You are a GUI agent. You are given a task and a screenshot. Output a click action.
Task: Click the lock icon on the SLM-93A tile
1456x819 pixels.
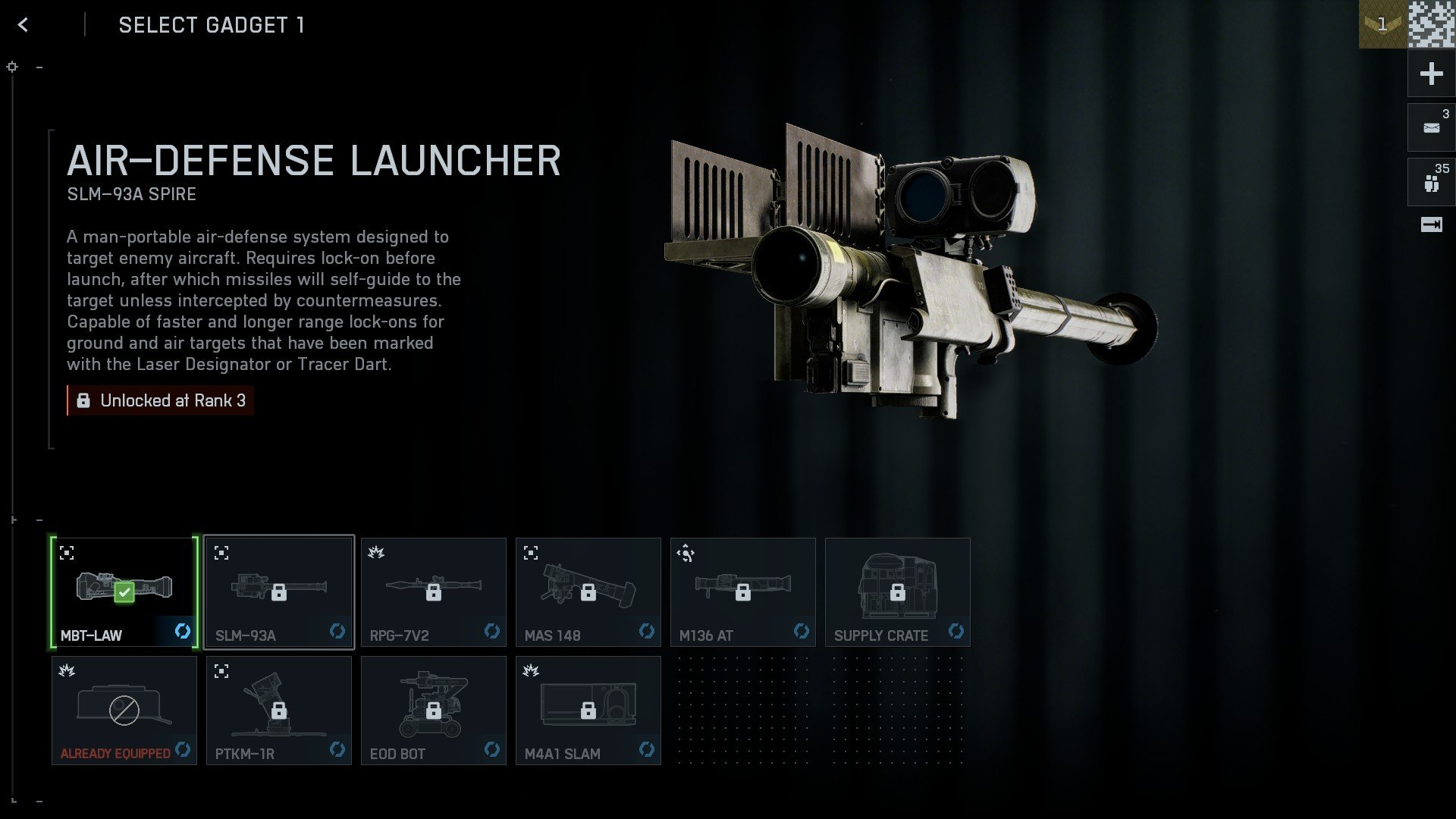pyautogui.click(x=281, y=592)
